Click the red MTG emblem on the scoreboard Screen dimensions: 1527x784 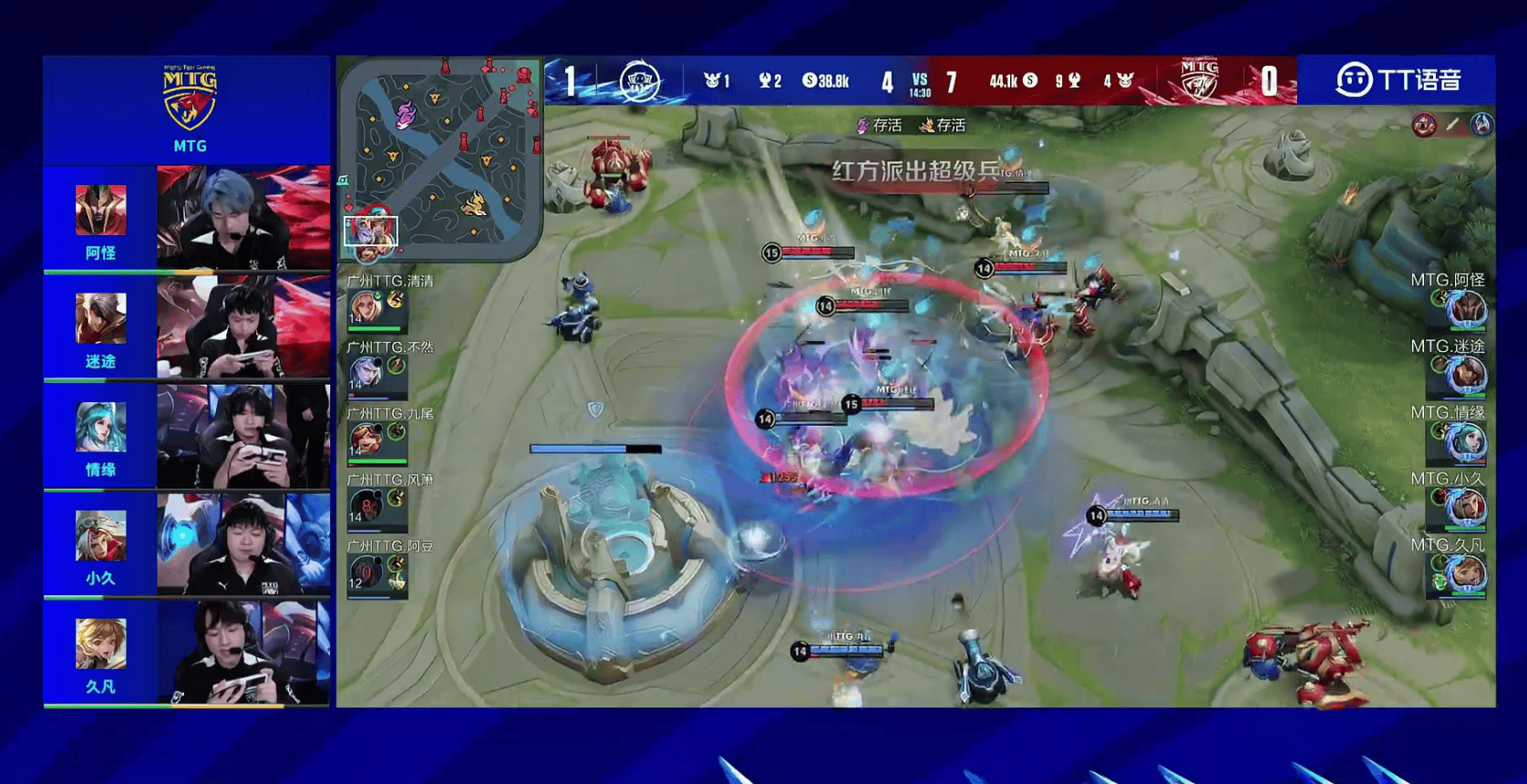tap(1199, 80)
